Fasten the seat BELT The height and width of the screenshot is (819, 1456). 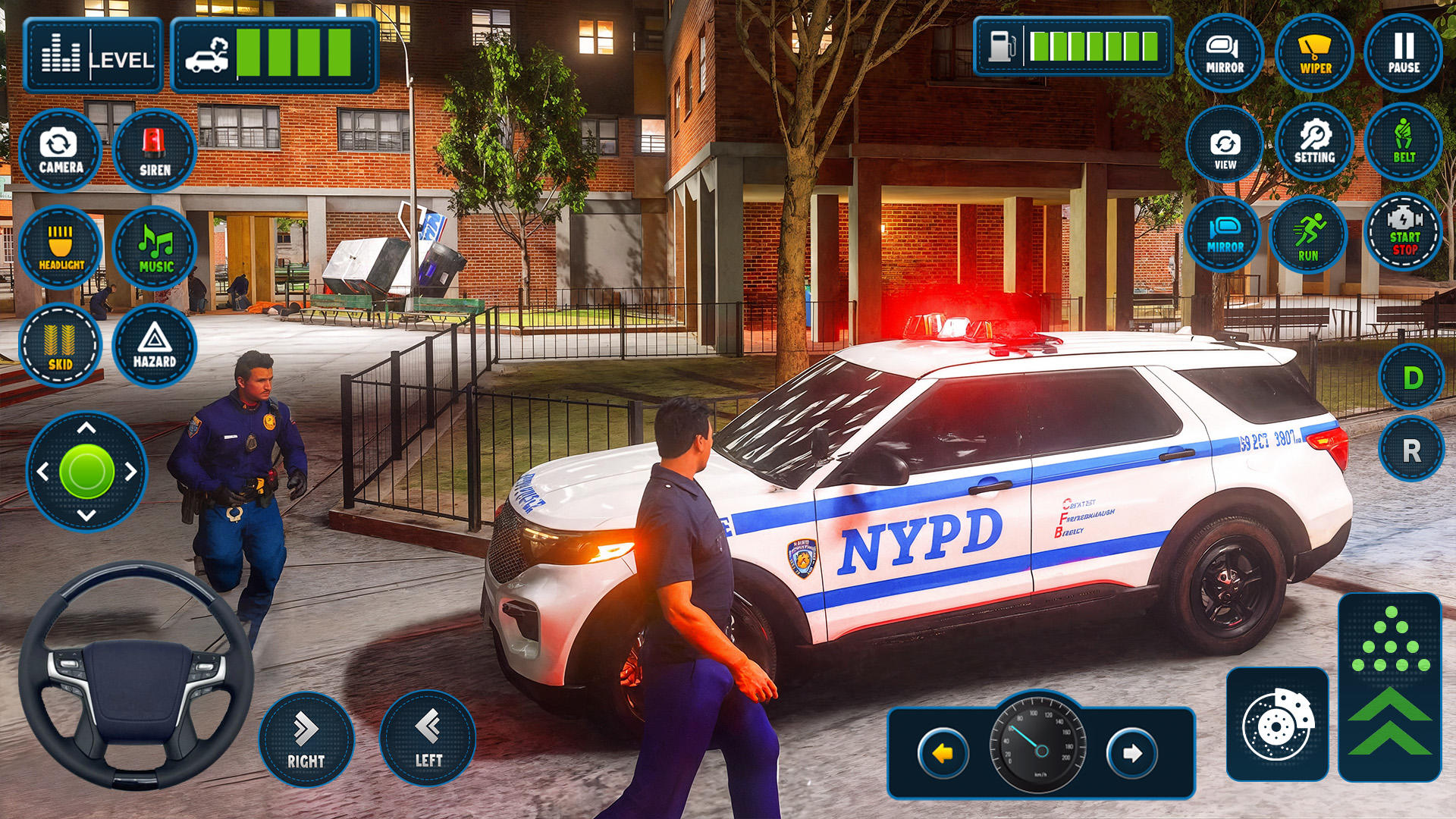(1404, 142)
